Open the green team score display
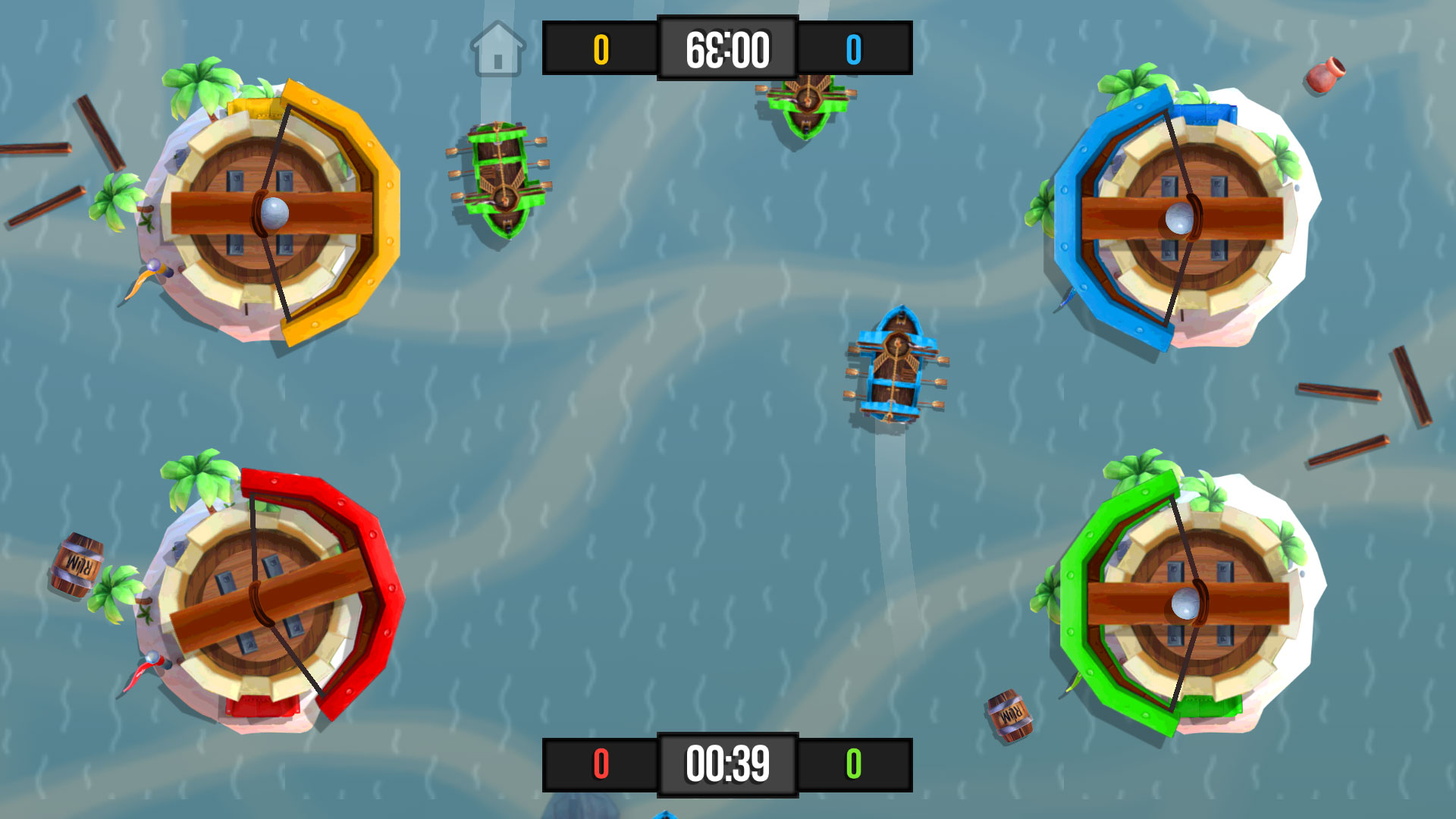Image resolution: width=1456 pixels, height=819 pixels. click(x=855, y=766)
